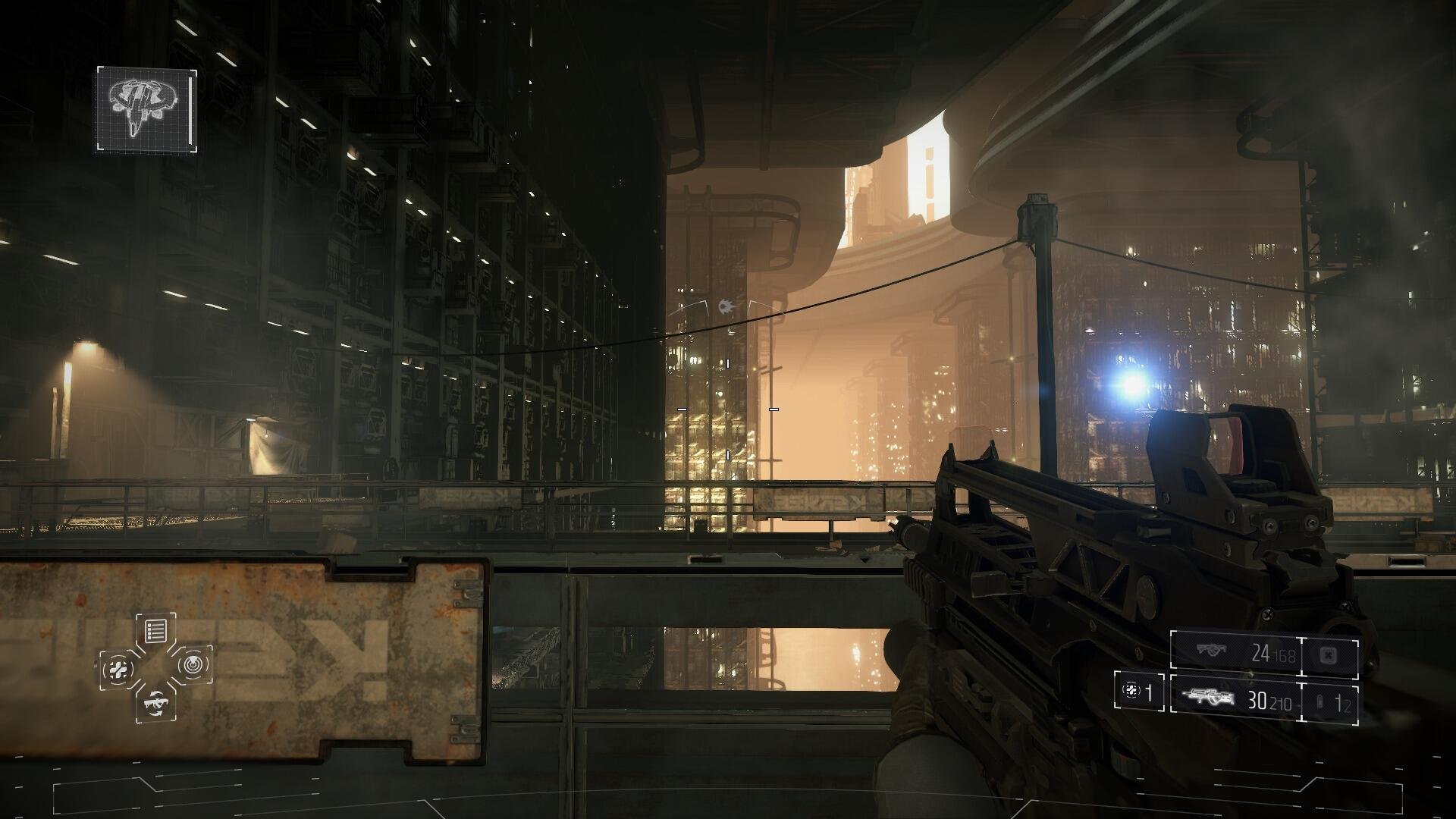Select the 24/168 ammo readout row
Viewport: 1456px width, 819px height.
[1272, 652]
